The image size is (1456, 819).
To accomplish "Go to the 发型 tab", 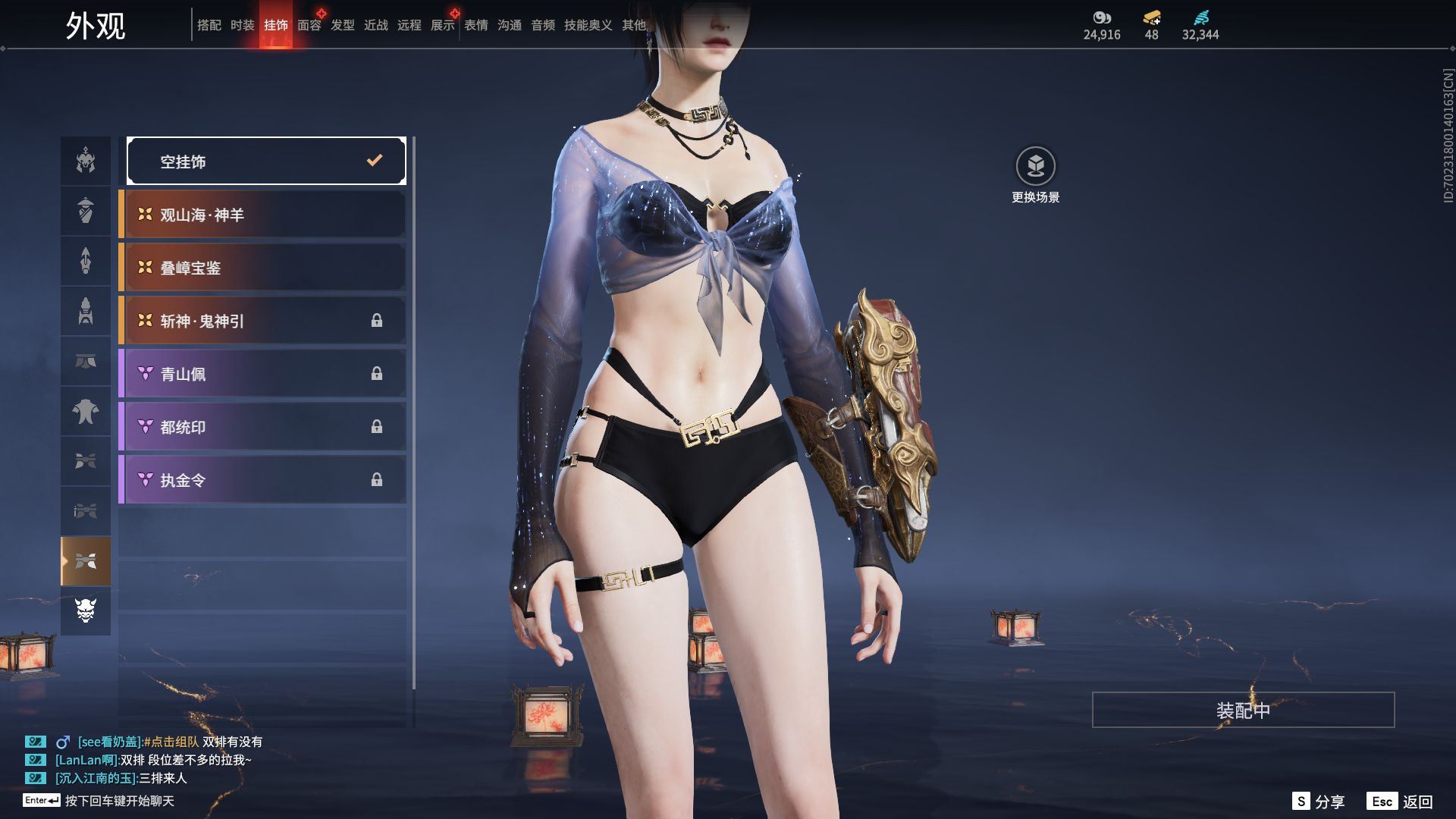I will tap(342, 25).
